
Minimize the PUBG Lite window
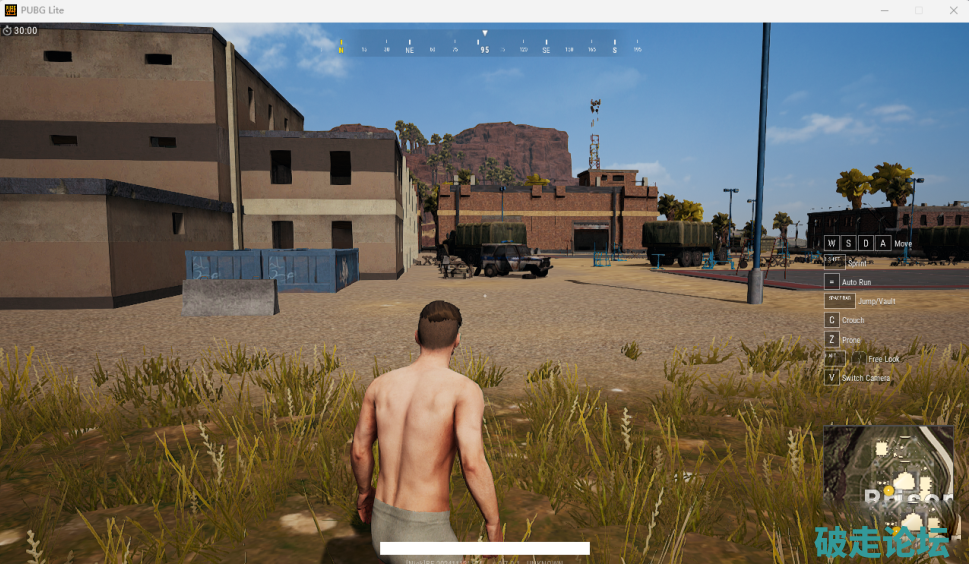pos(886,10)
